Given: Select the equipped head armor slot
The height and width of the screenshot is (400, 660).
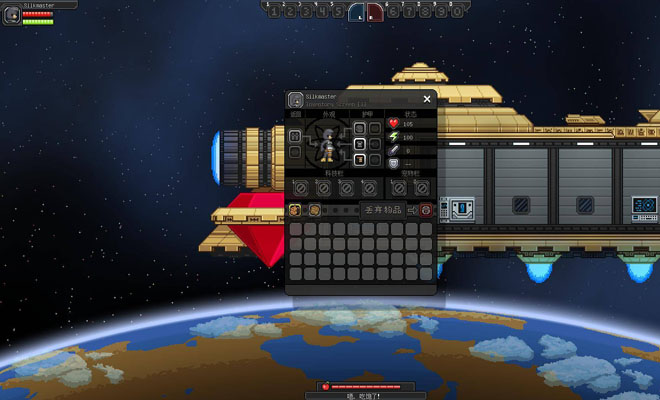Looking at the screenshot, I should [x=360, y=128].
